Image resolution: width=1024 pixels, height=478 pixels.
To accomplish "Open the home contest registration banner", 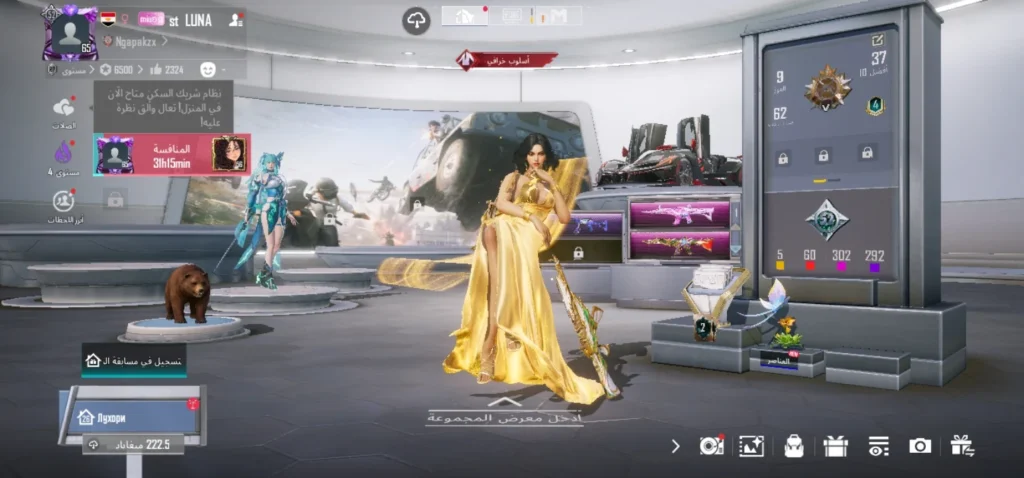I will (x=134, y=360).
